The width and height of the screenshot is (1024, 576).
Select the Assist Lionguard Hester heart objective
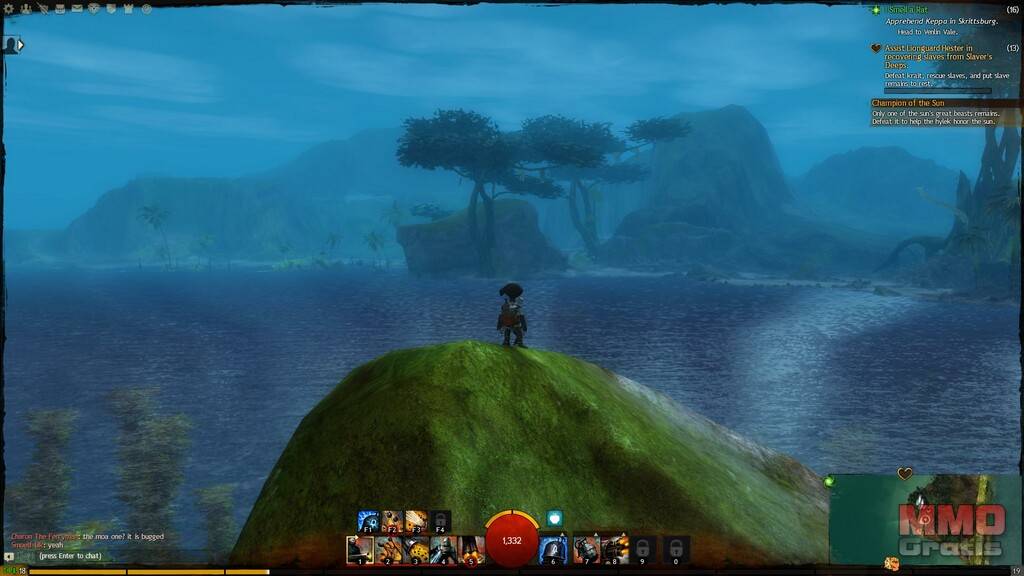[x=927, y=52]
